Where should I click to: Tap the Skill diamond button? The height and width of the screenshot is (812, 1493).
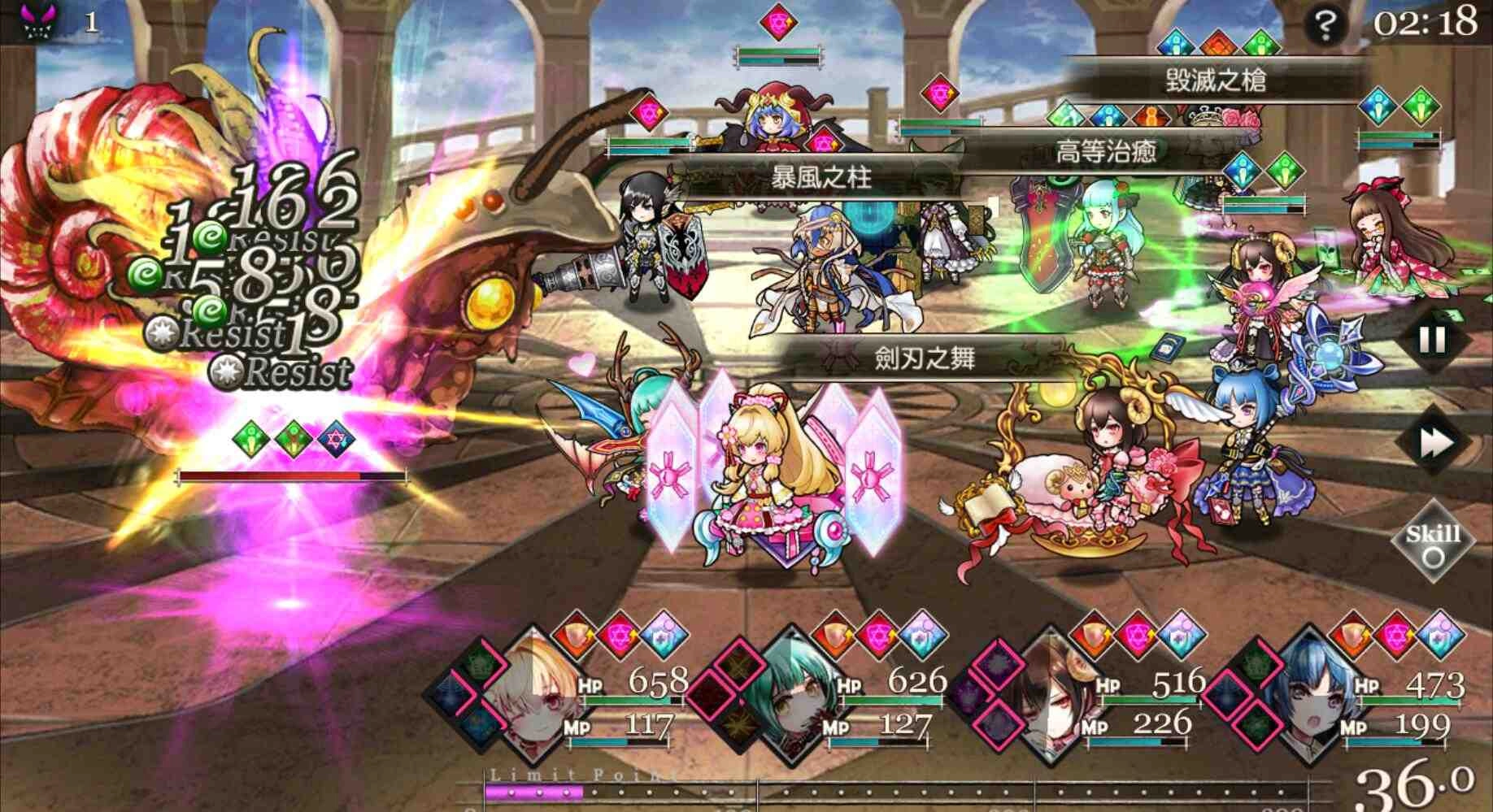click(1433, 543)
